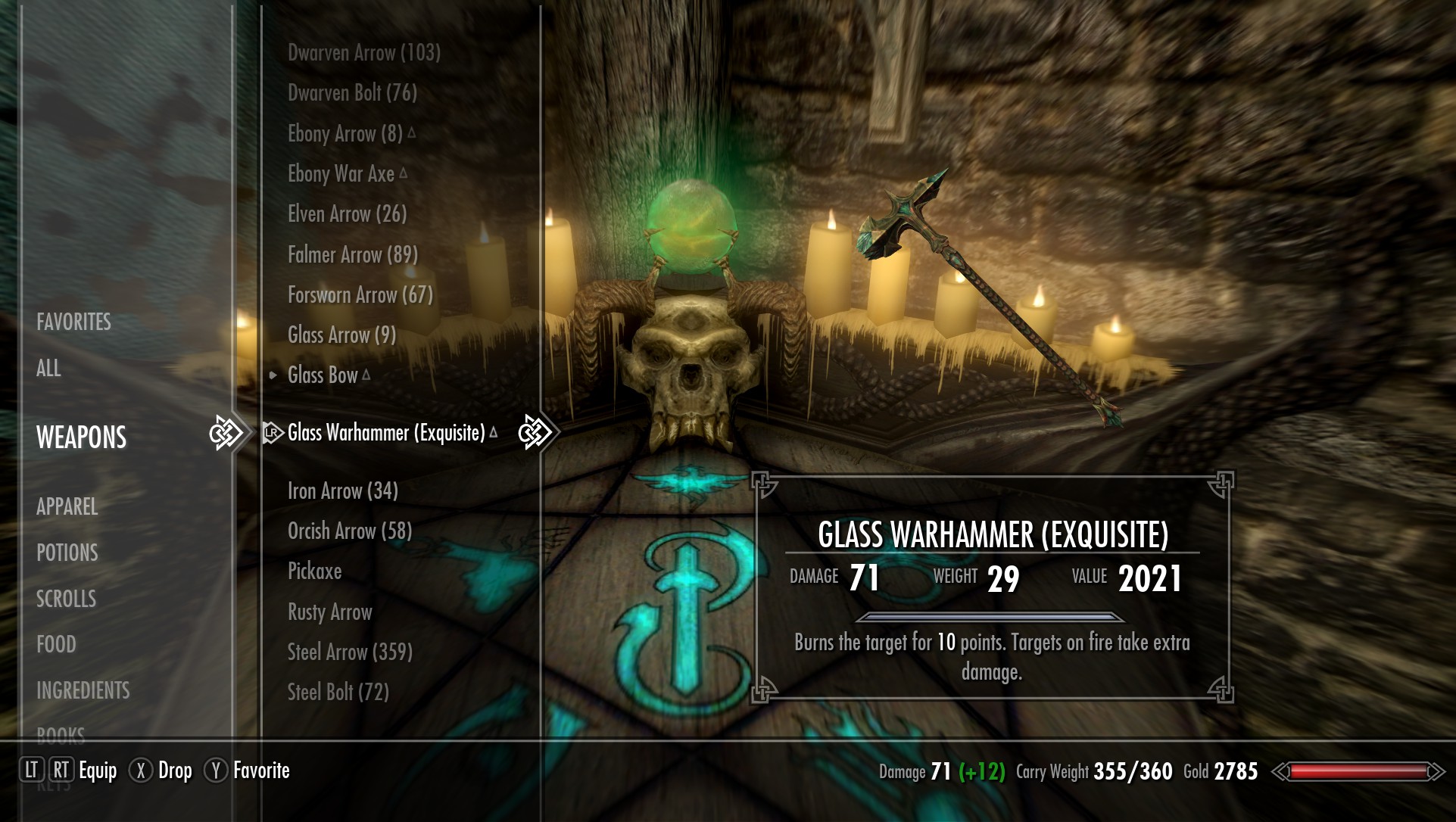Select the Apparel category

67,506
